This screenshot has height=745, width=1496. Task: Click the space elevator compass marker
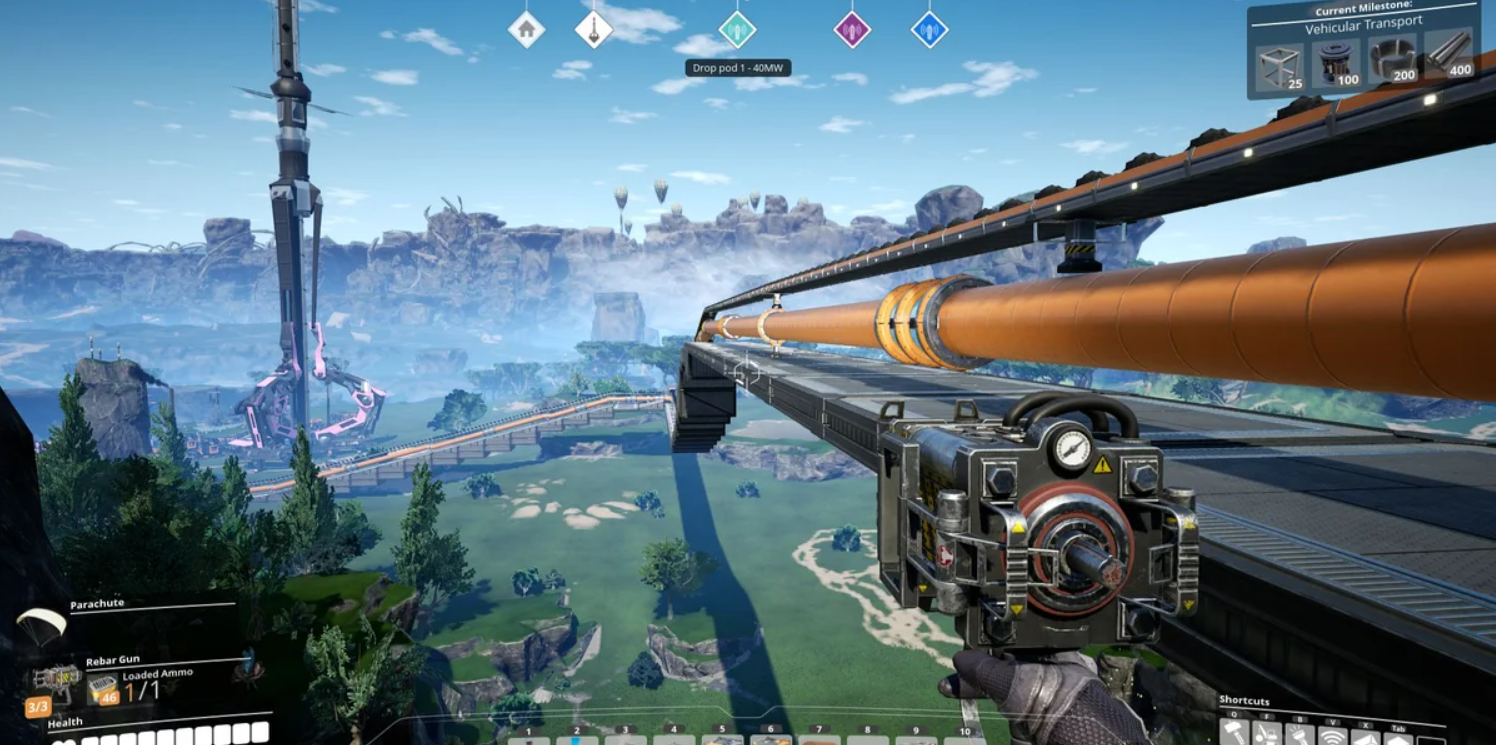tap(593, 29)
